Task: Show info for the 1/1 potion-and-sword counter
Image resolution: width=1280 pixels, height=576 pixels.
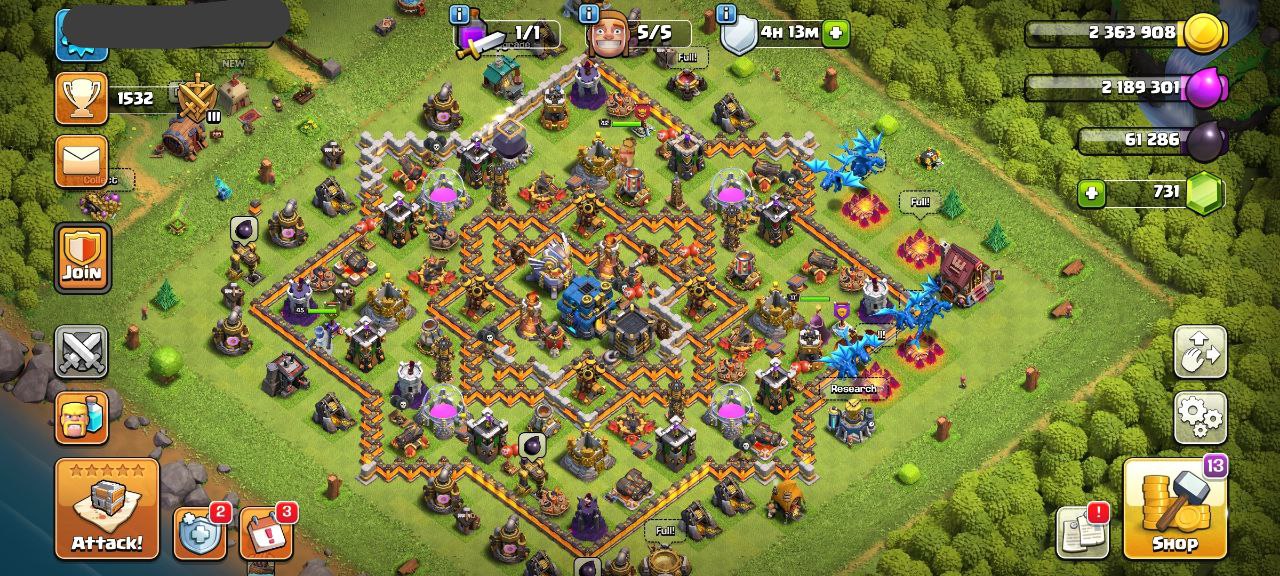Action: (460, 14)
